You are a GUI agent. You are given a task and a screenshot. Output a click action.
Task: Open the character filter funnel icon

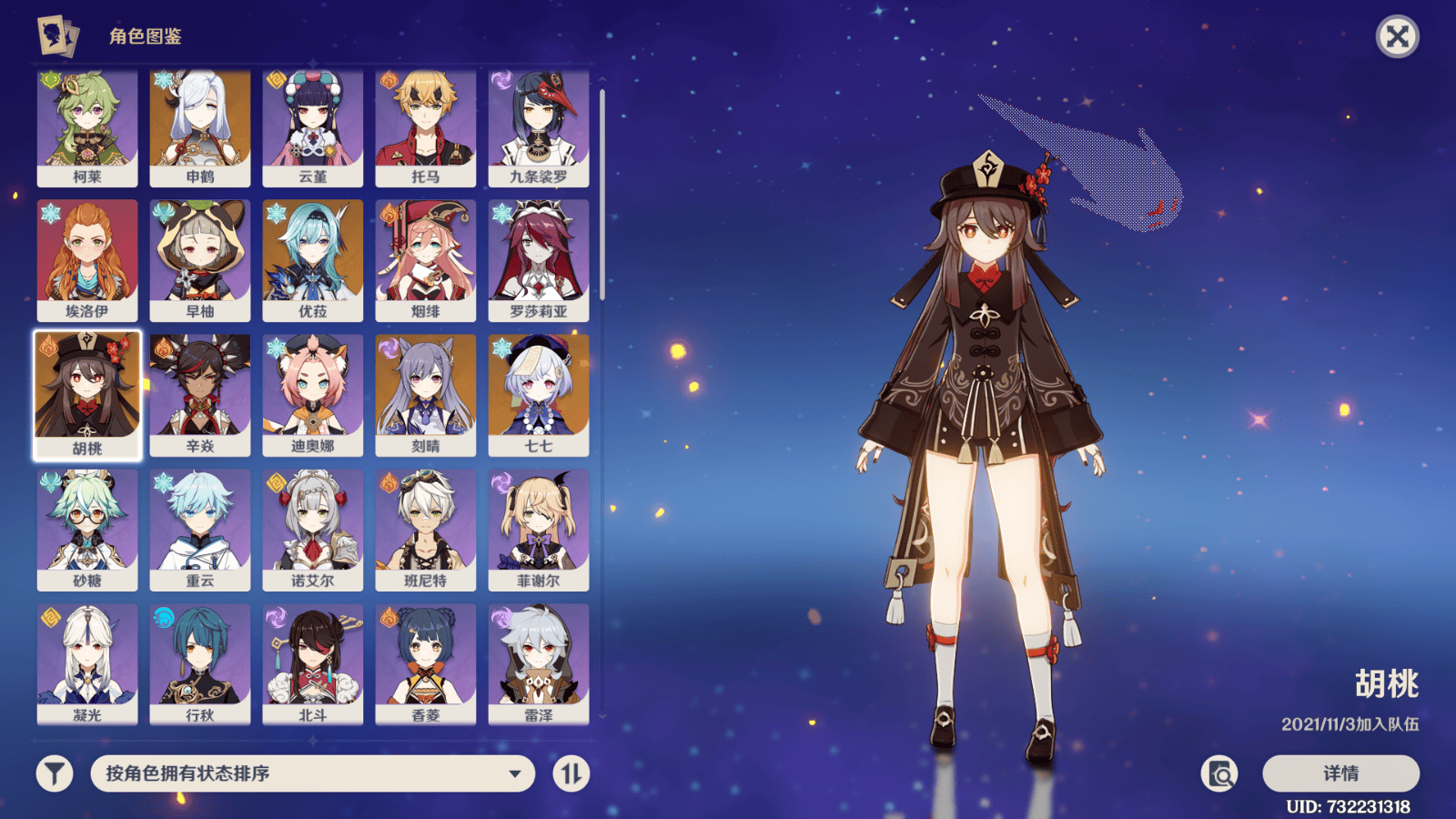(x=53, y=773)
